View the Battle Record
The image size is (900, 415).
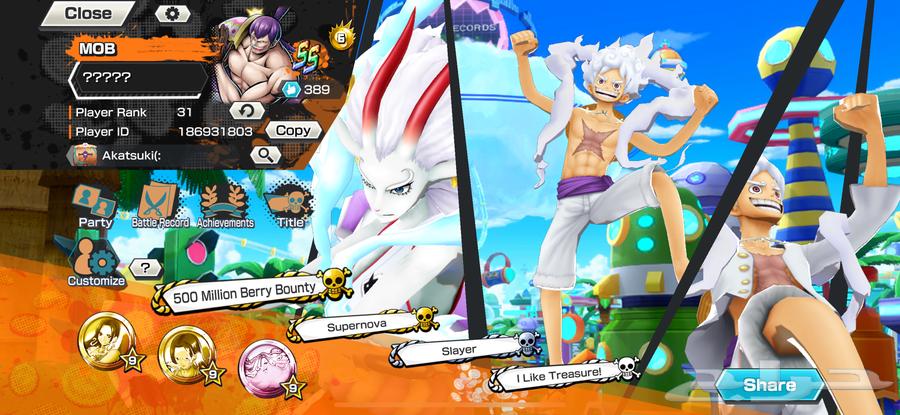click(160, 207)
